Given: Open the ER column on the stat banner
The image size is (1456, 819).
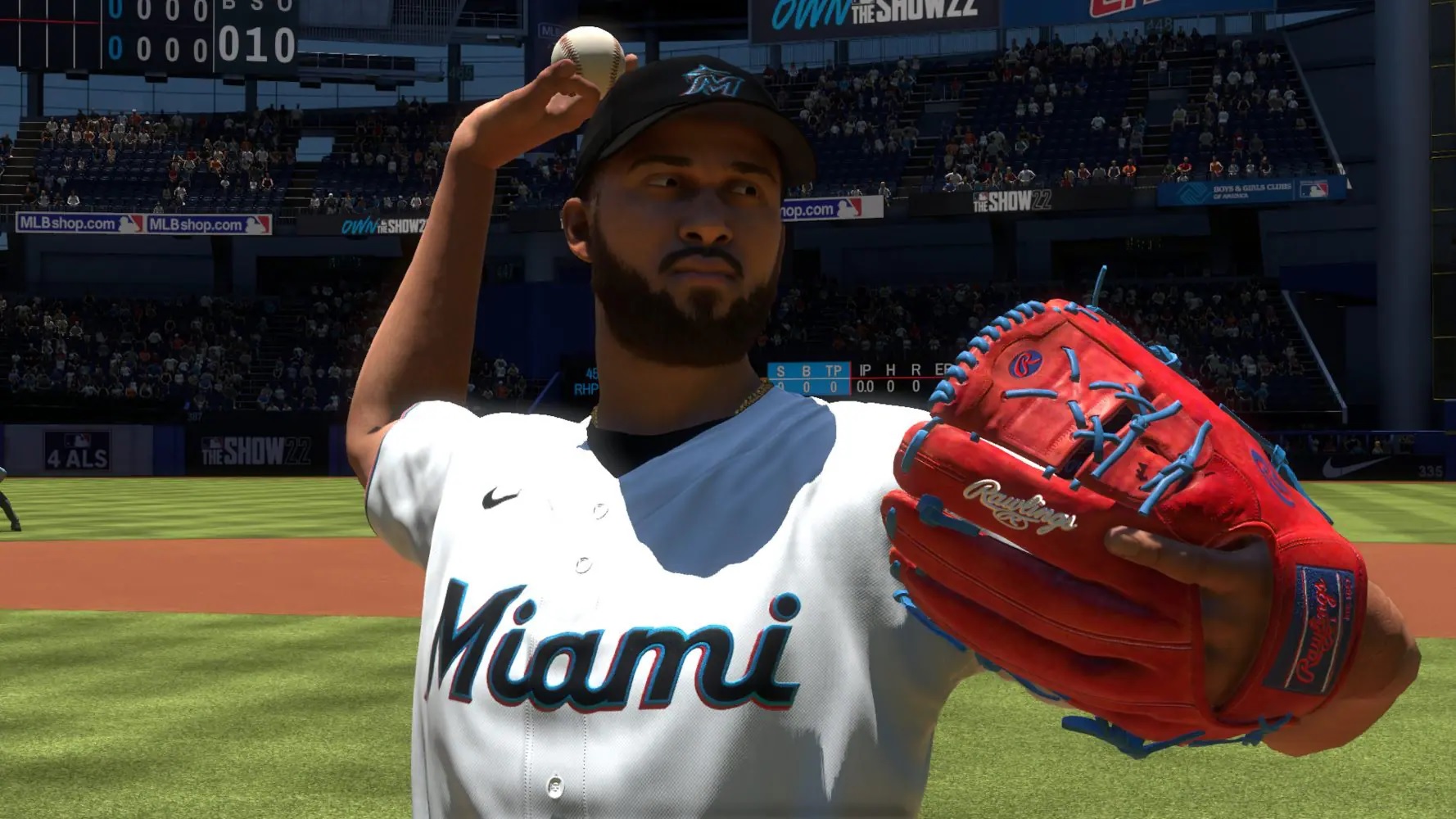Looking at the screenshot, I should tap(942, 369).
